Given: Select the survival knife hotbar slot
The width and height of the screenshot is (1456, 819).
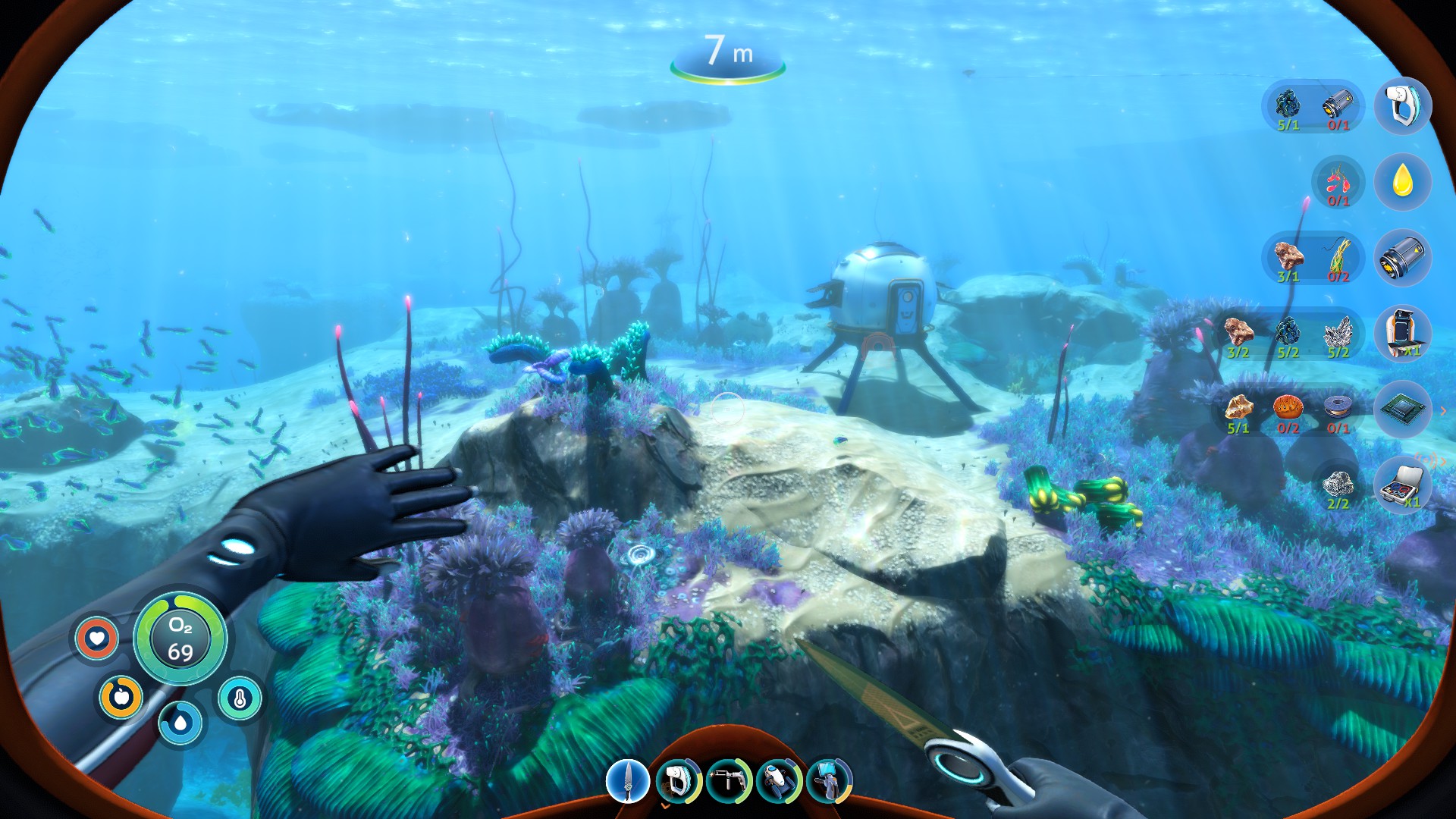Looking at the screenshot, I should 628,781.
